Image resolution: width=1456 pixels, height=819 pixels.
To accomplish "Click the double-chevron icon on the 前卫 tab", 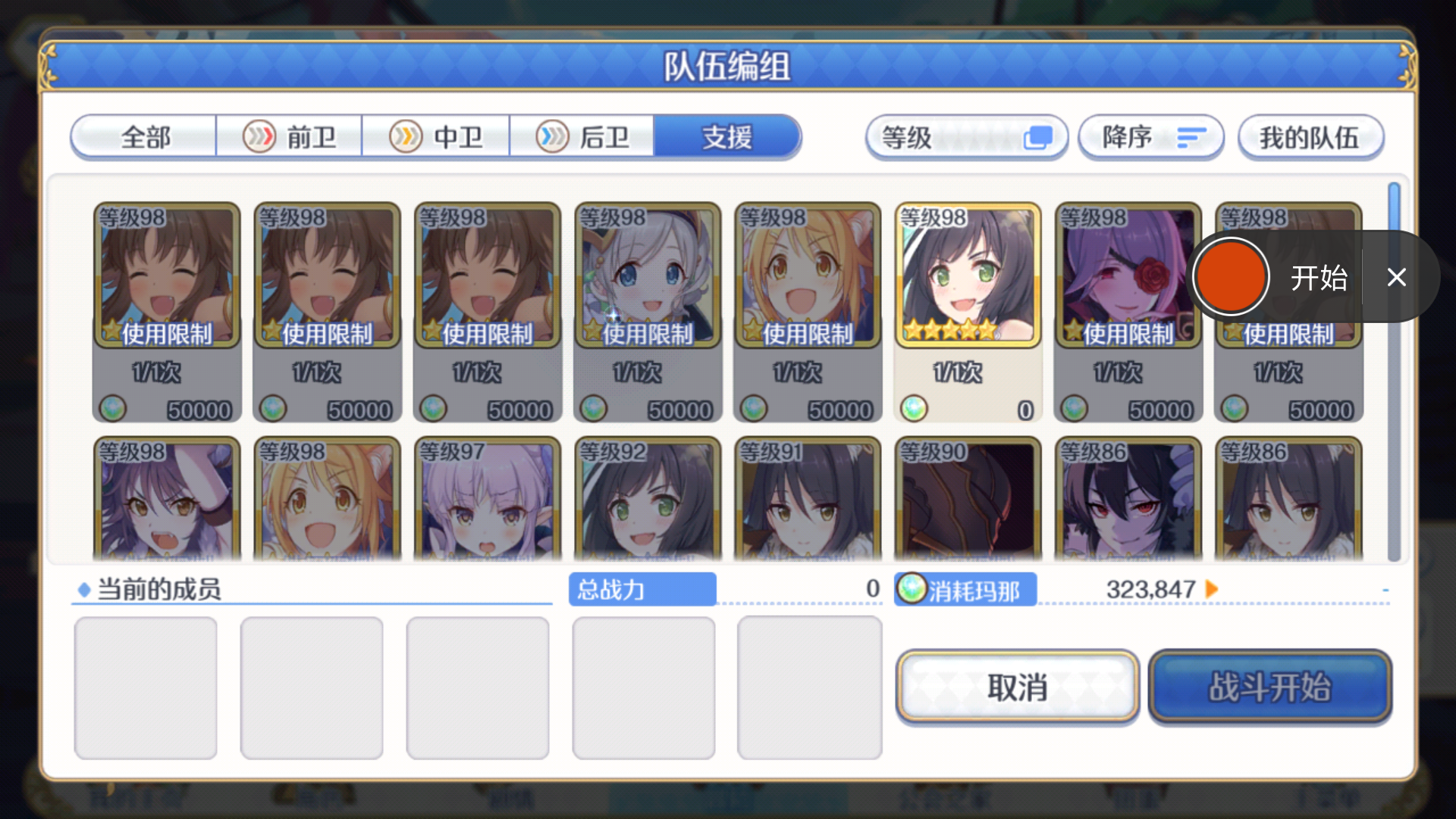I will [259, 137].
